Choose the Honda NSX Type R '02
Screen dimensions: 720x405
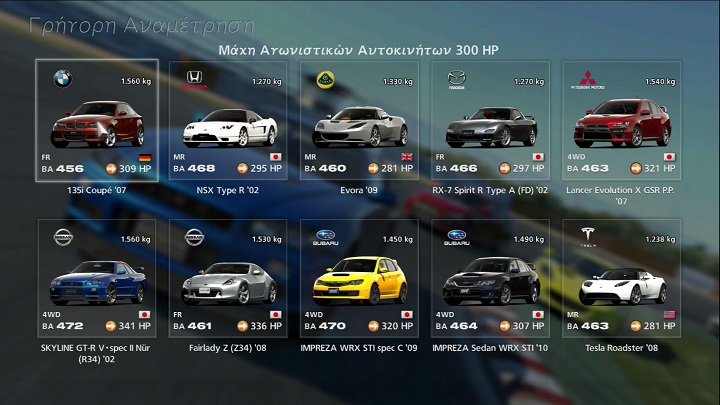pyautogui.click(x=228, y=122)
